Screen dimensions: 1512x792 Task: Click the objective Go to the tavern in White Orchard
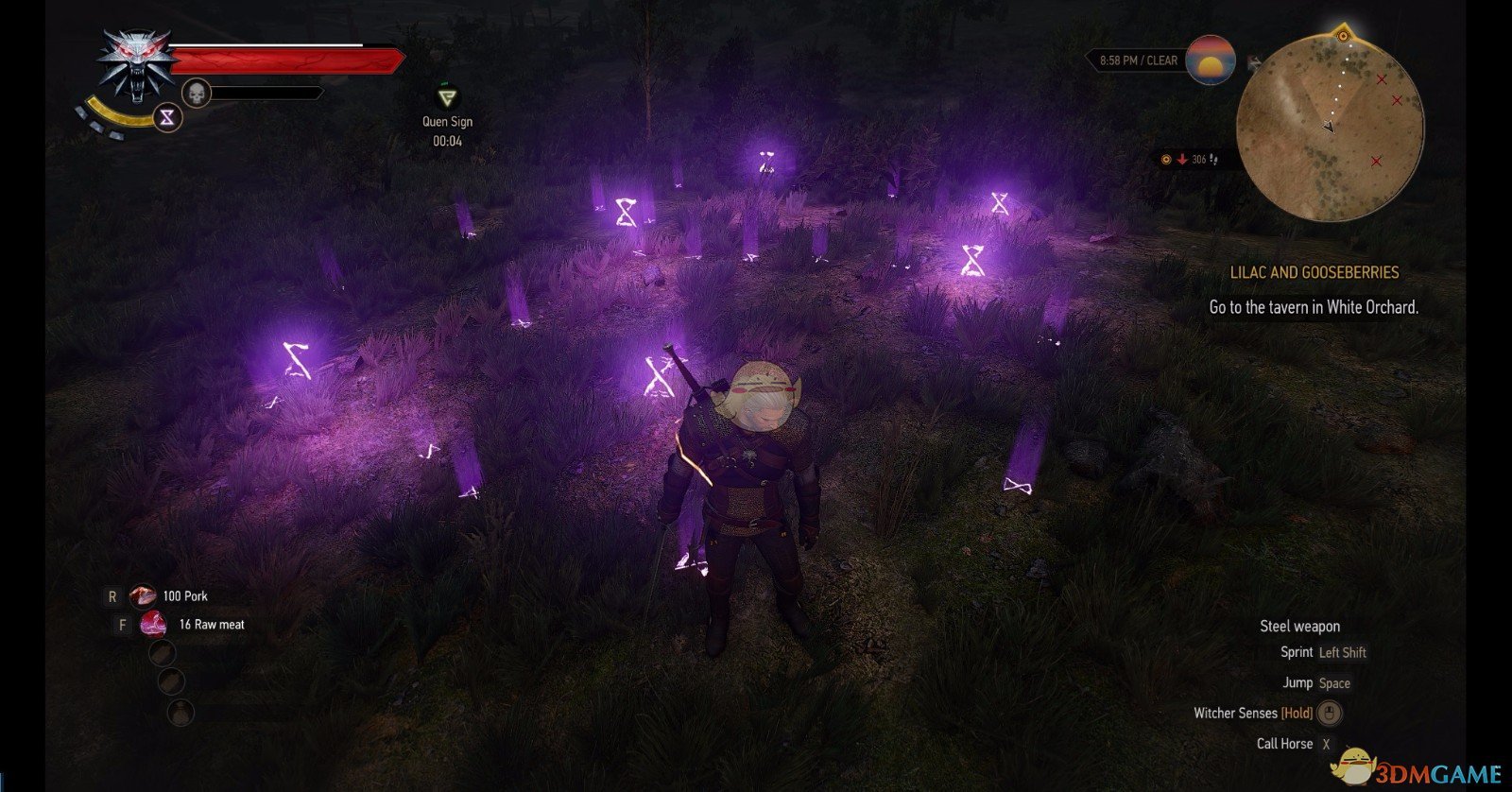pos(1312,307)
